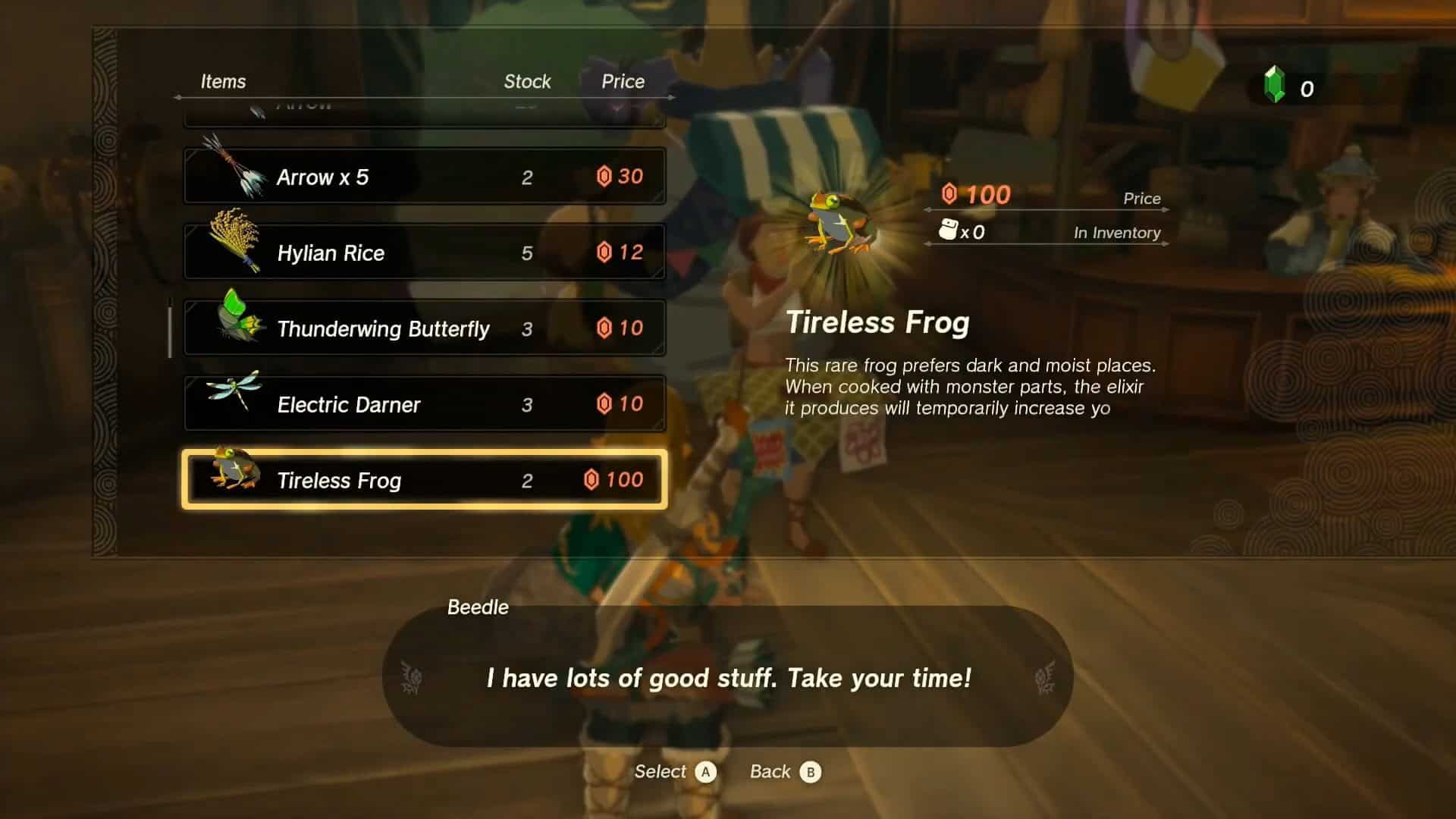Pick the Thunderwing Butterfly entry
This screenshot has width=1456, height=819.
425,328
